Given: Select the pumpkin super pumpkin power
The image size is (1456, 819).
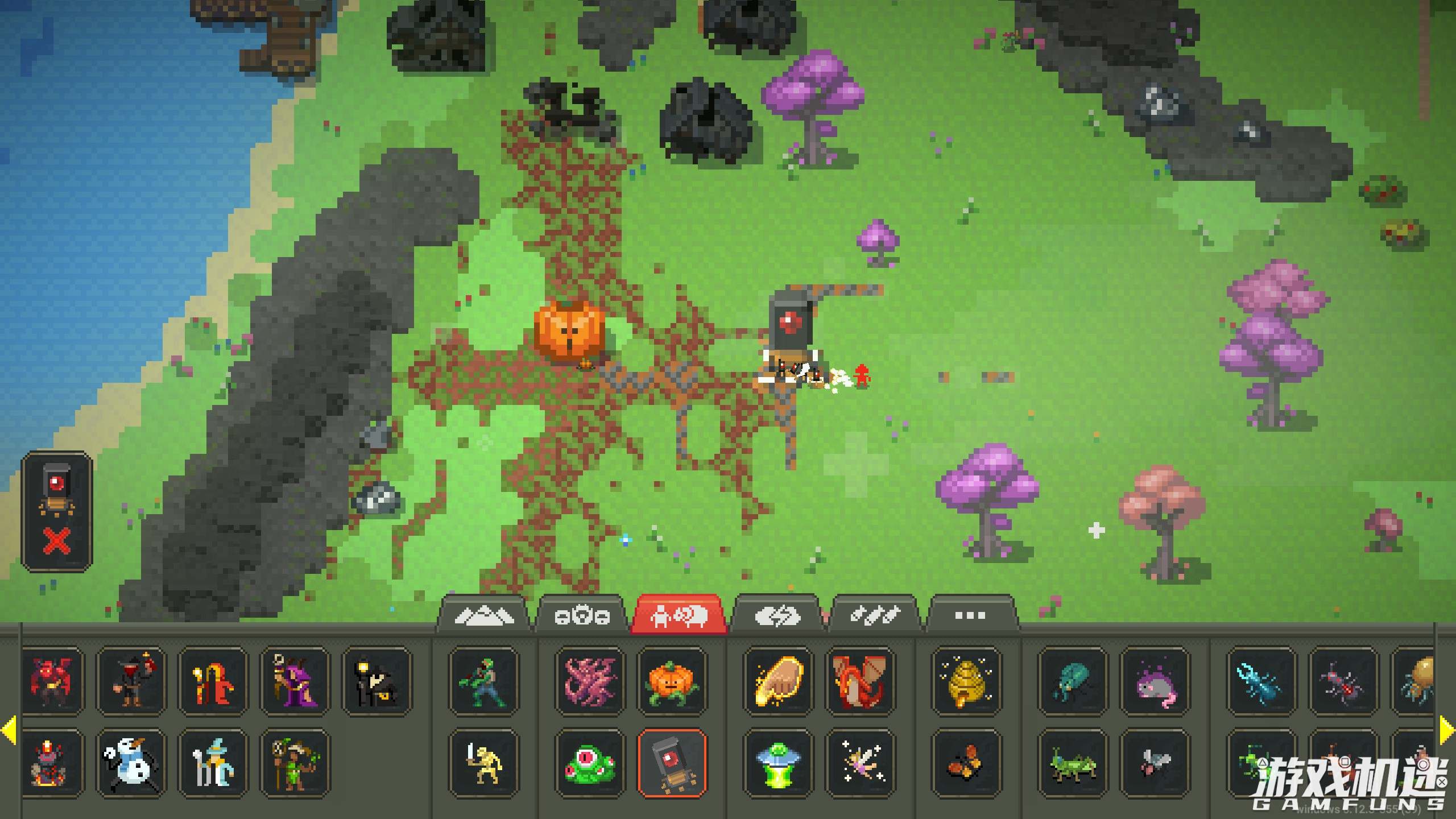Looking at the screenshot, I should (672, 681).
